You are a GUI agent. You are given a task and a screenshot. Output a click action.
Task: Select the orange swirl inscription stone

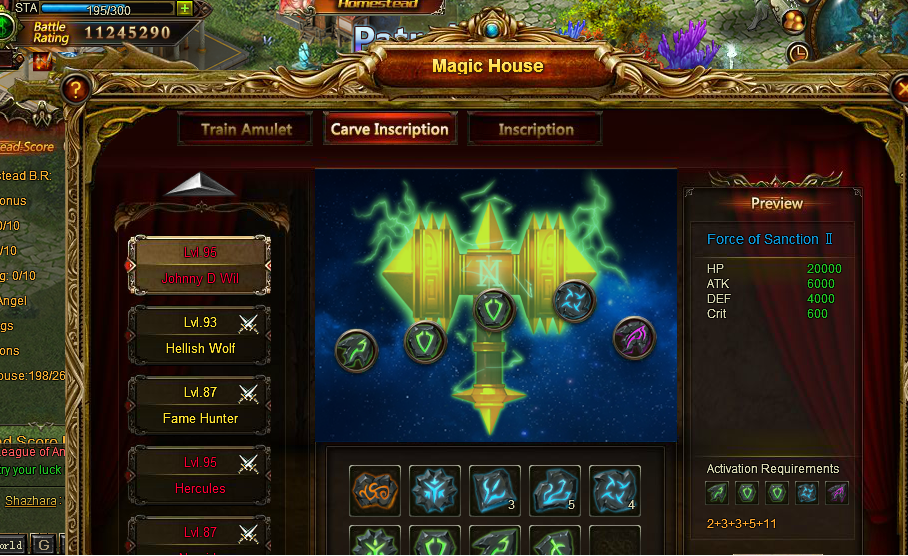tap(376, 491)
